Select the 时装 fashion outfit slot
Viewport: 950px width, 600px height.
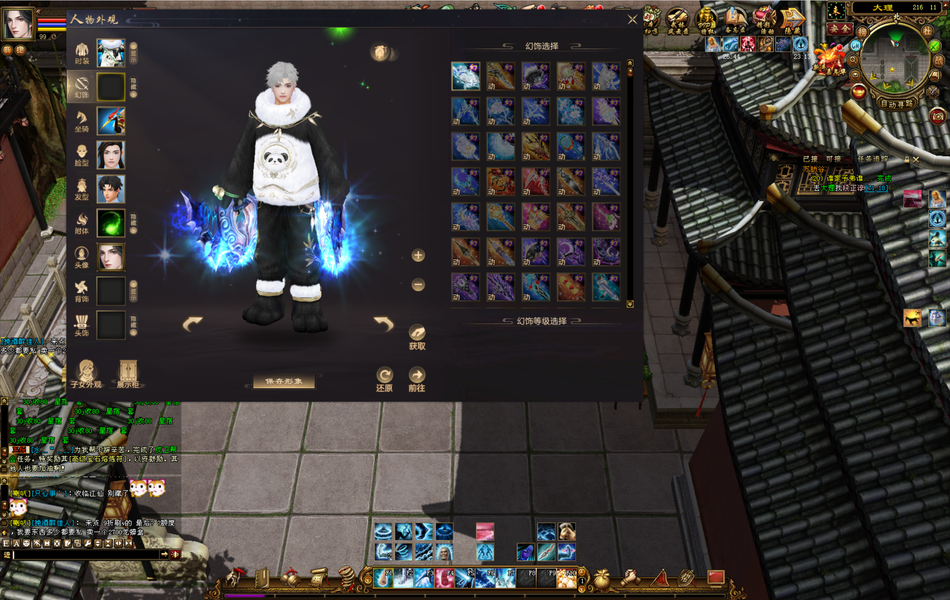(110, 53)
